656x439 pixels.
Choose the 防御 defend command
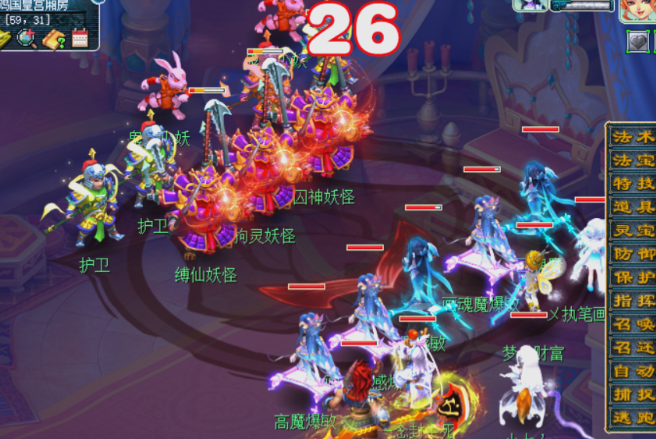point(632,253)
